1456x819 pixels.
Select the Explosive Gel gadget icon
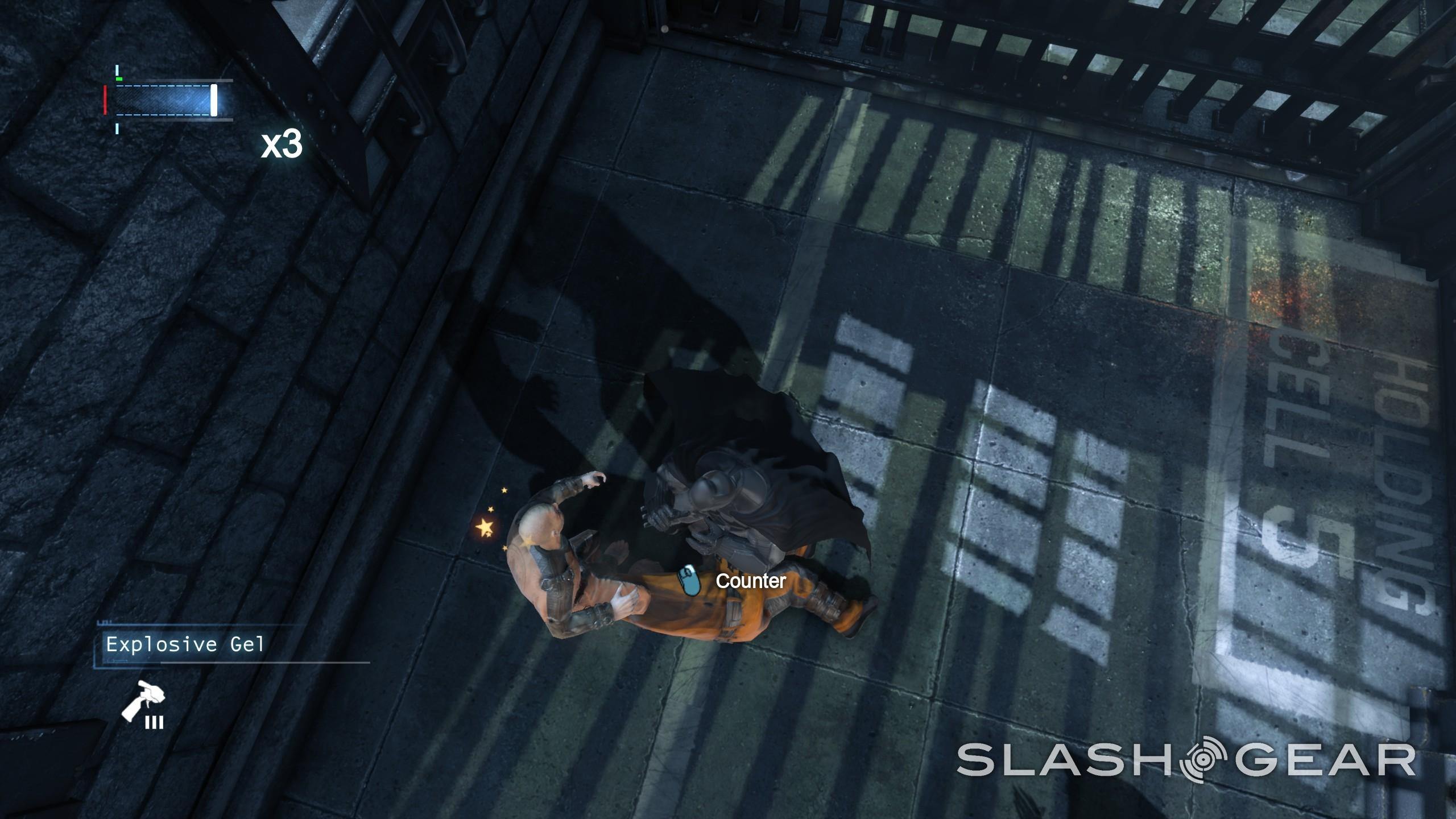point(143,704)
